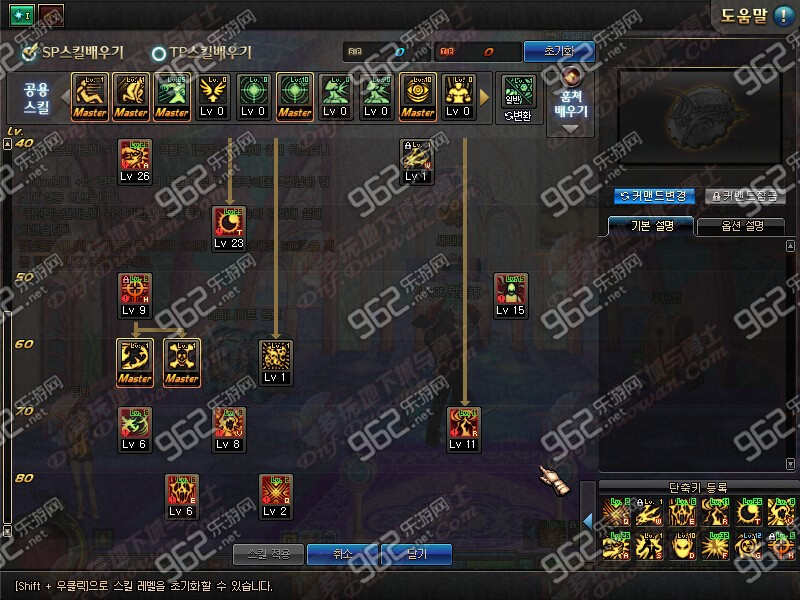Select the SP스킬배우기 option

[72, 52]
